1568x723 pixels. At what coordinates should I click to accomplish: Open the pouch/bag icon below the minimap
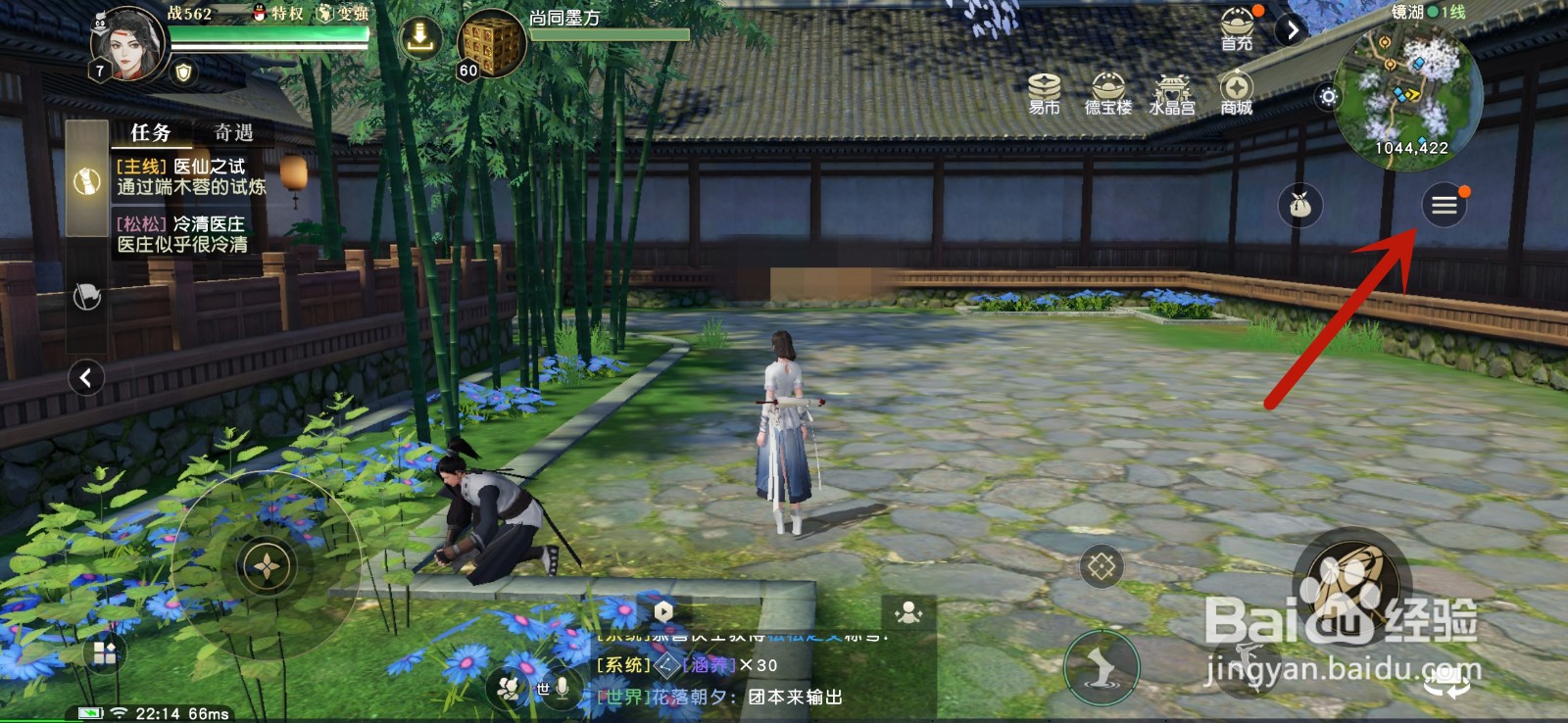(x=1299, y=206)
